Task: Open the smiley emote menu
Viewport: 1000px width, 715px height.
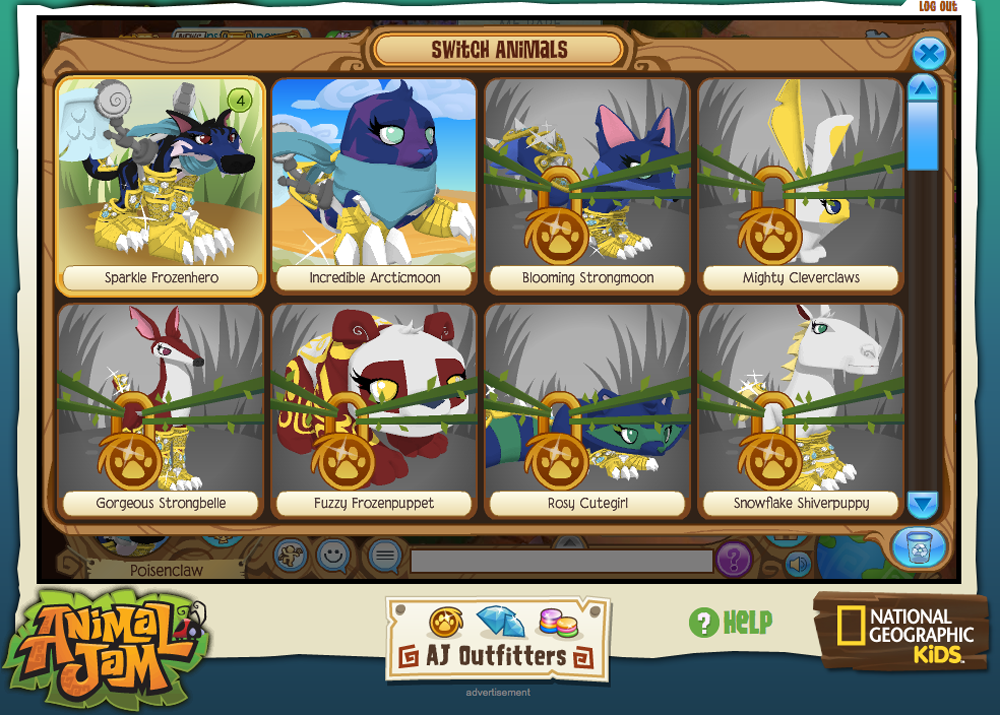Action: click(x=333, y=553)
